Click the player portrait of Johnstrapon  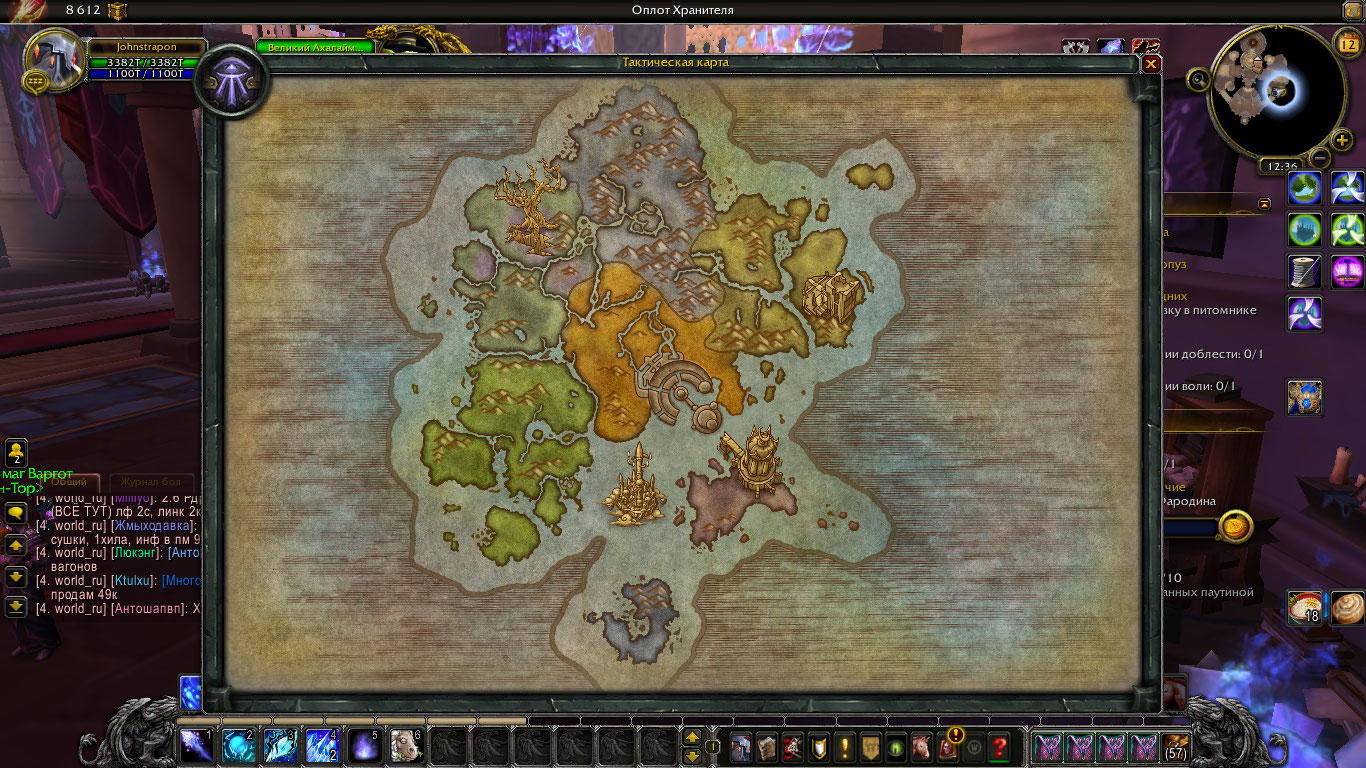pyautogui.click(x=51, y=59)
